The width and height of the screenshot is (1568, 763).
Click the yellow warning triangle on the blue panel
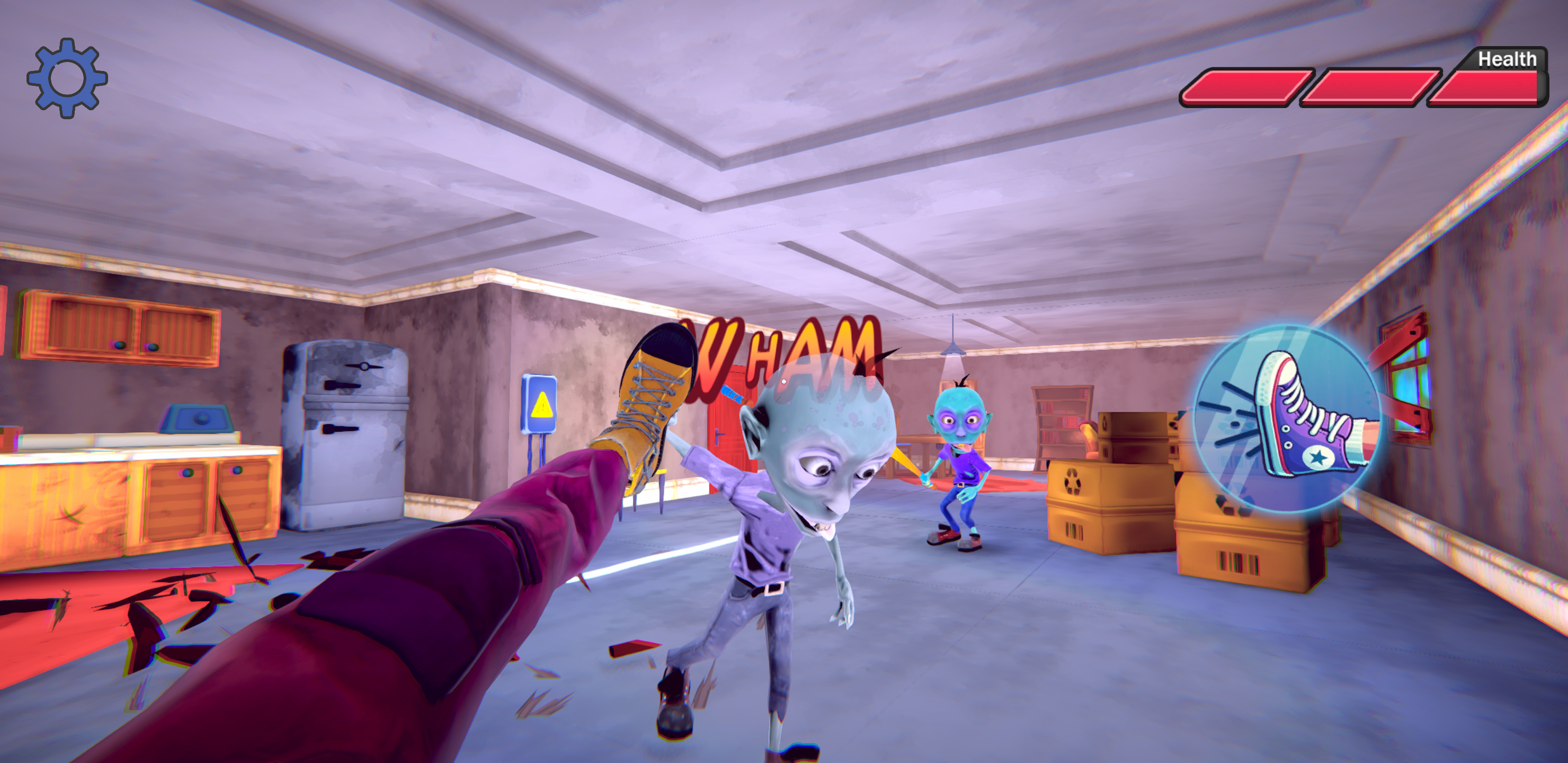click(544, 405)
